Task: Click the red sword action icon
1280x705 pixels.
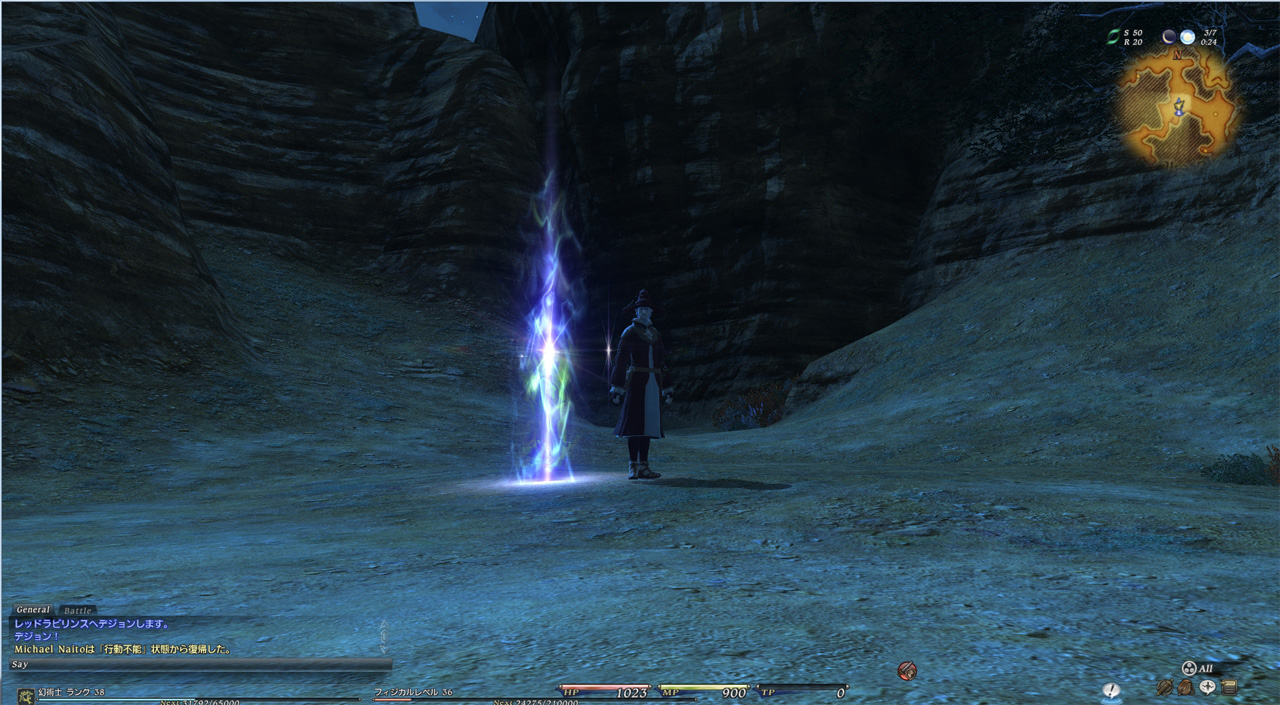Action: pyautogui.click(x=907, y=671)
